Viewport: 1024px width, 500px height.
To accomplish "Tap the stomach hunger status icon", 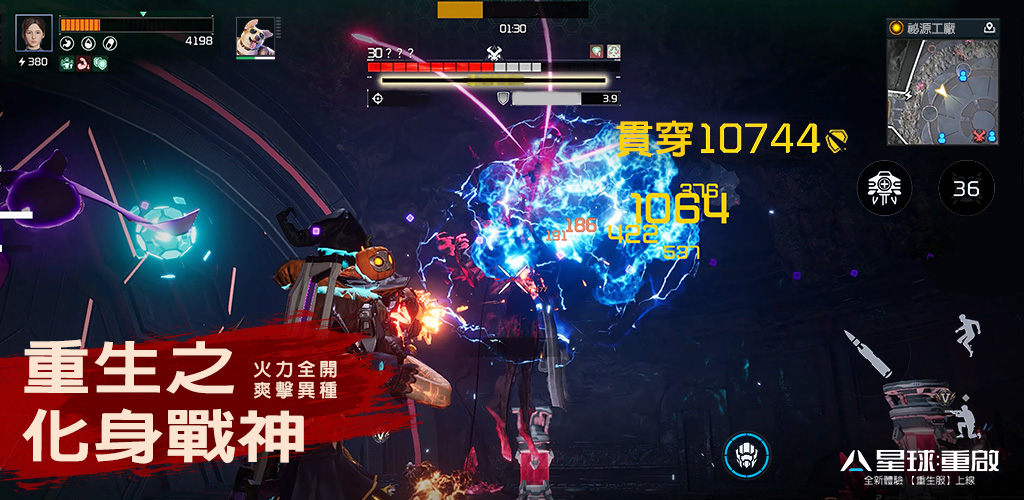I will 66,43.
